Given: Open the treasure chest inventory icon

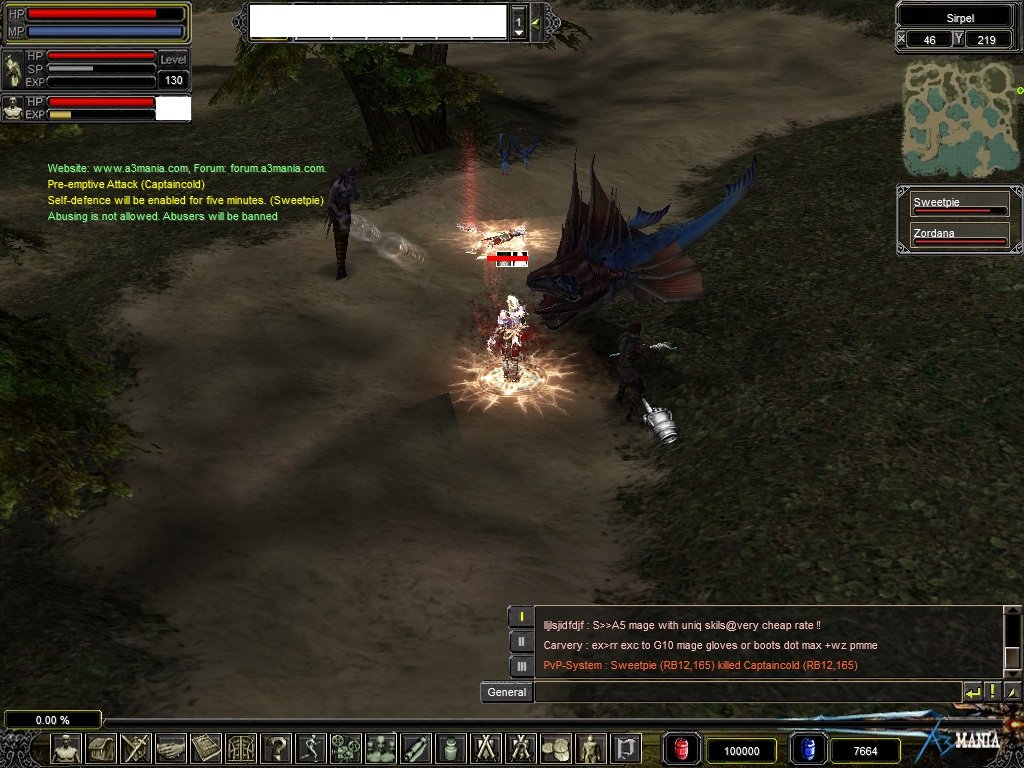Looking at the screenshot, I should 101,748.
